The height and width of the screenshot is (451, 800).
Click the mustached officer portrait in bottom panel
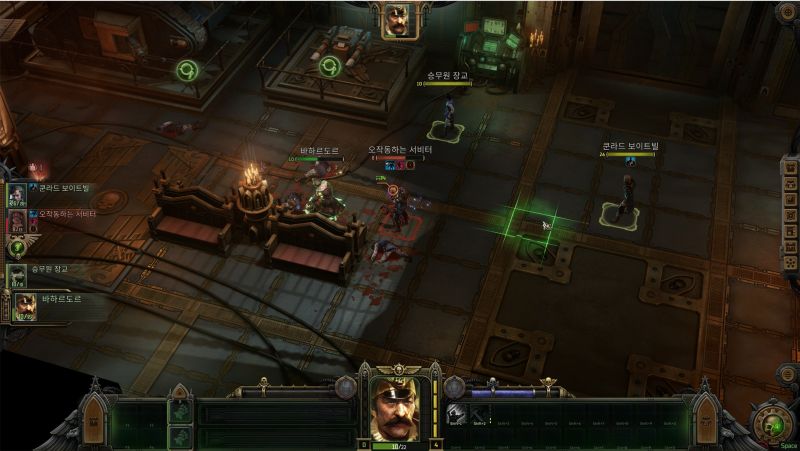tap(398, 410)
